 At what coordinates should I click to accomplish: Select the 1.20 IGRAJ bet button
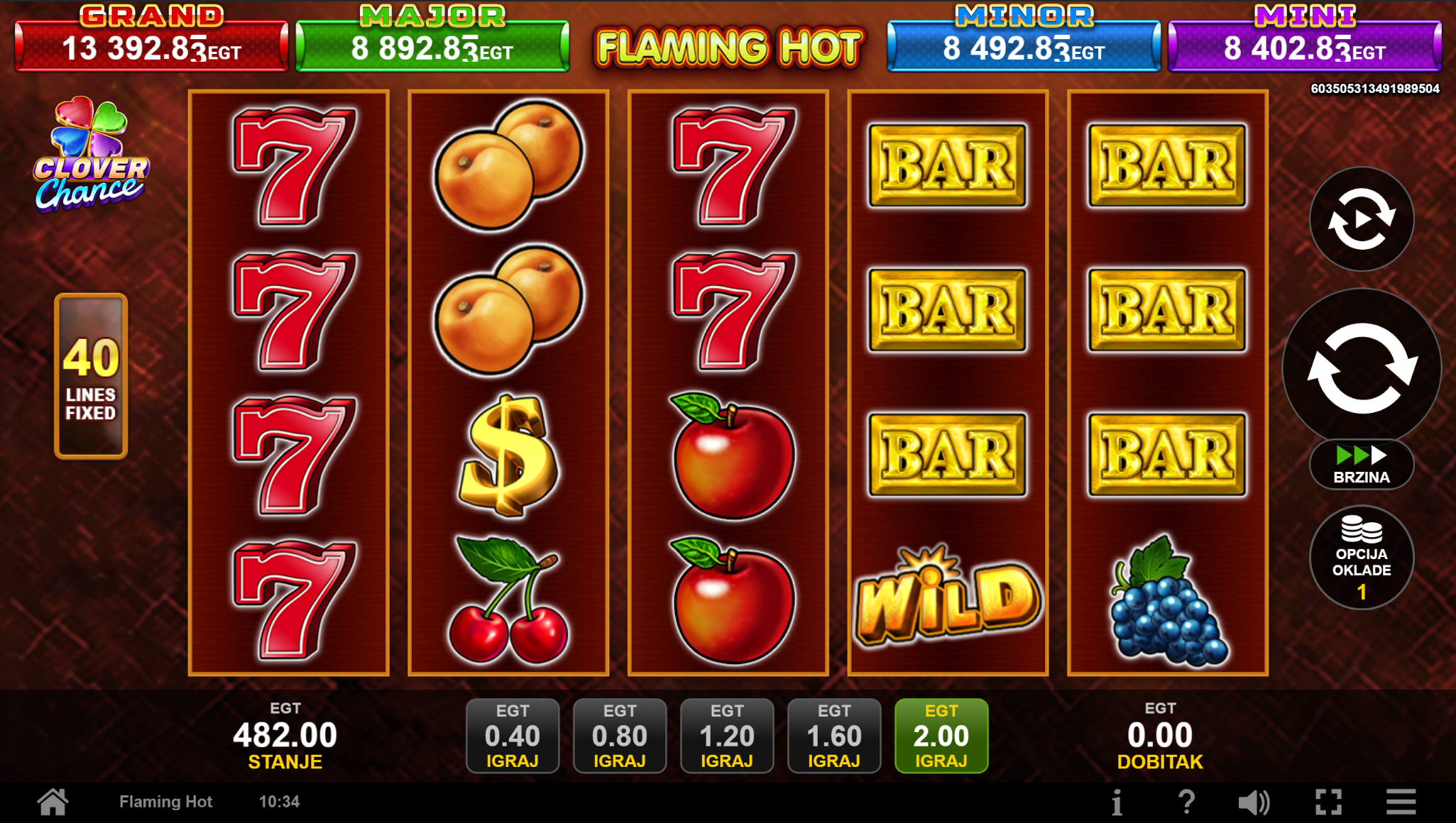coord(727,736)
